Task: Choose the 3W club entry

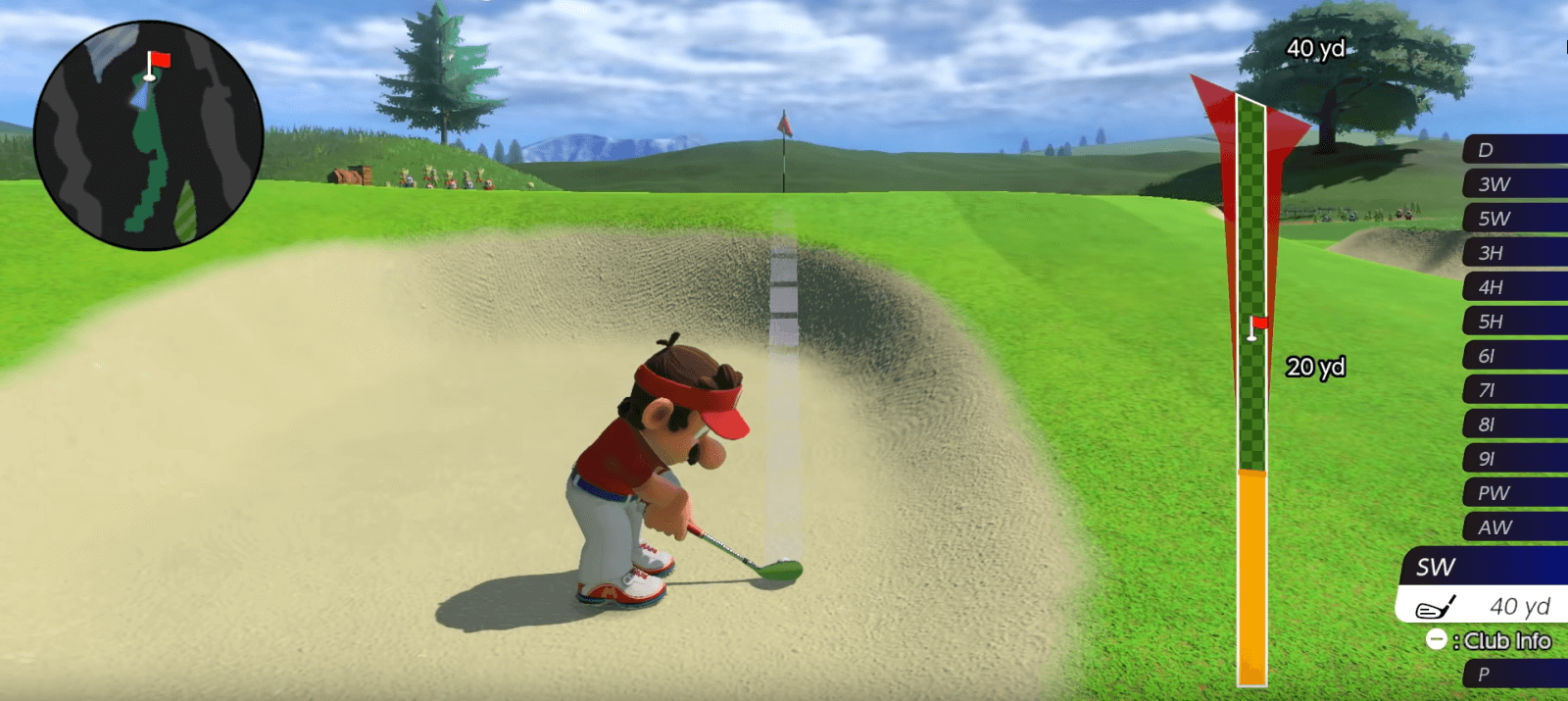Action: (1514, 184)
